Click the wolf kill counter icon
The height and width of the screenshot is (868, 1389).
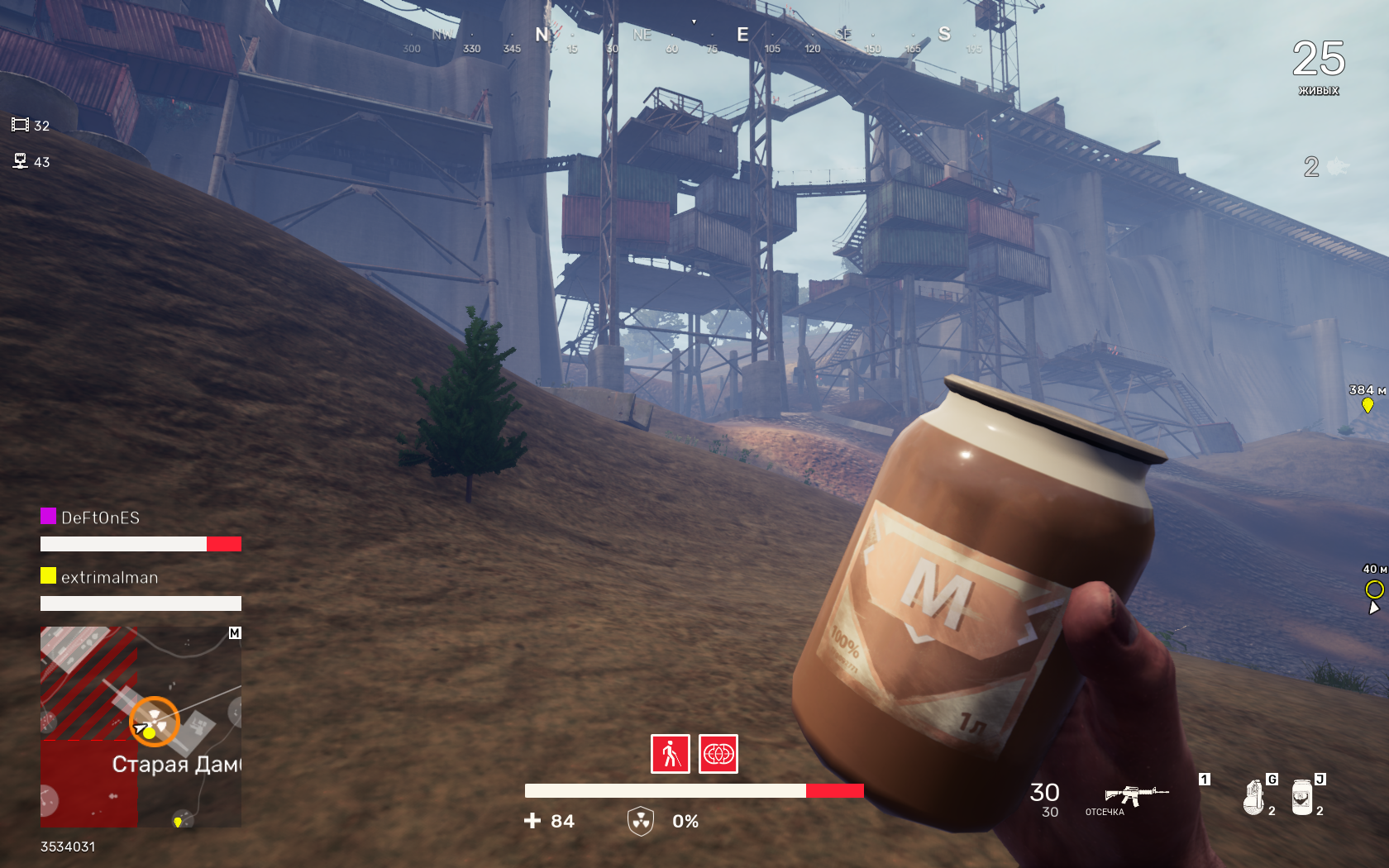click(x=1337, y=167)
